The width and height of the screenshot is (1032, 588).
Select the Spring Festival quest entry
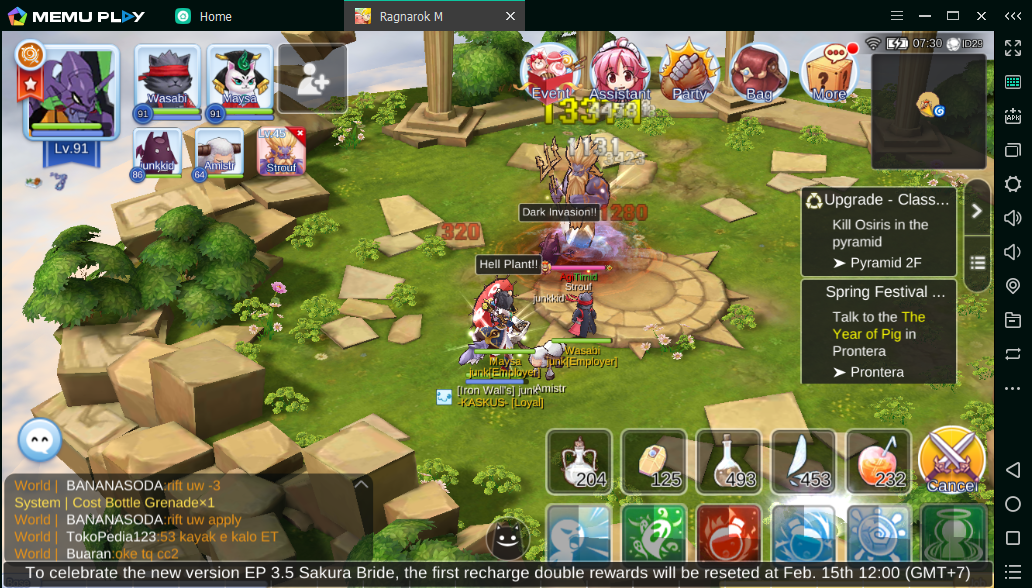click(x=877, y=332)
